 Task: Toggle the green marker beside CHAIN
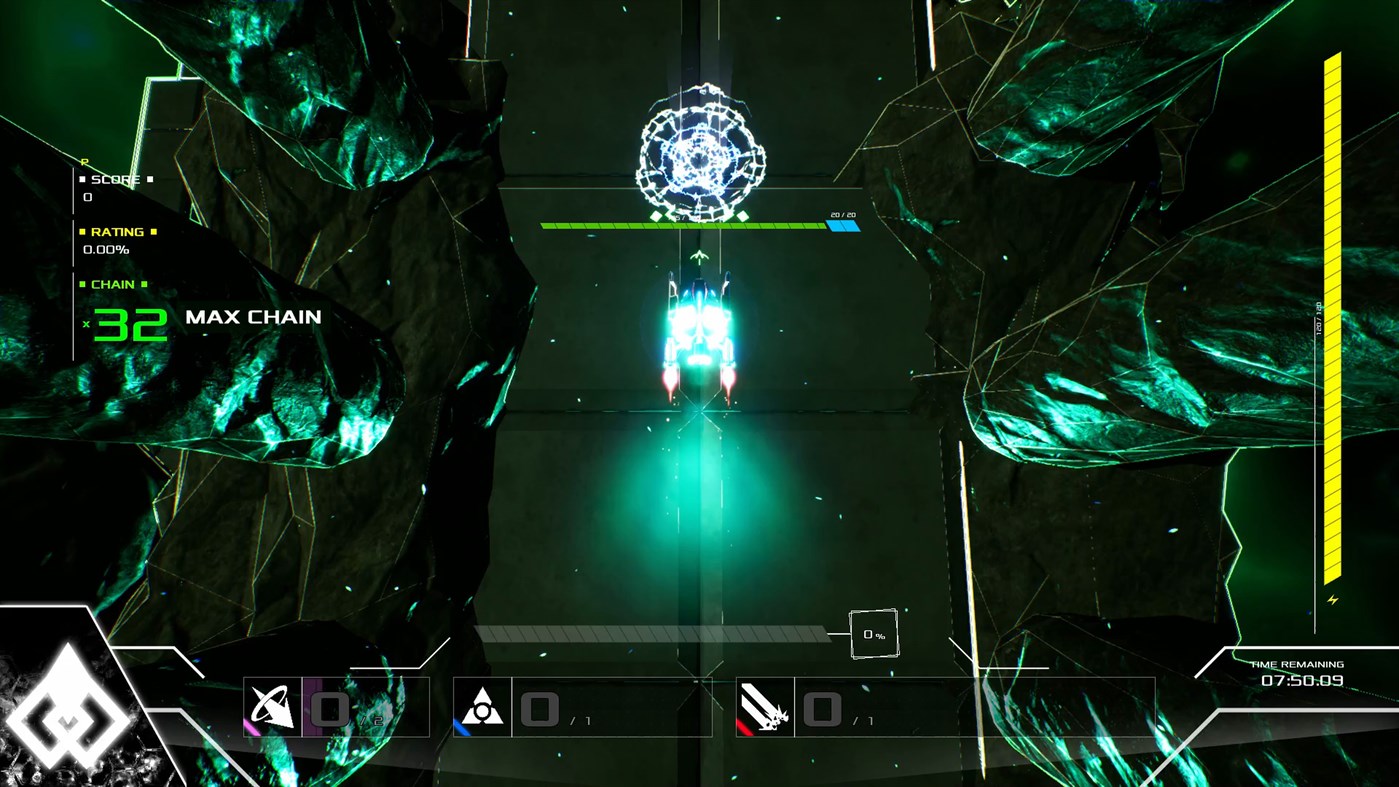click(x=82, y=284)
